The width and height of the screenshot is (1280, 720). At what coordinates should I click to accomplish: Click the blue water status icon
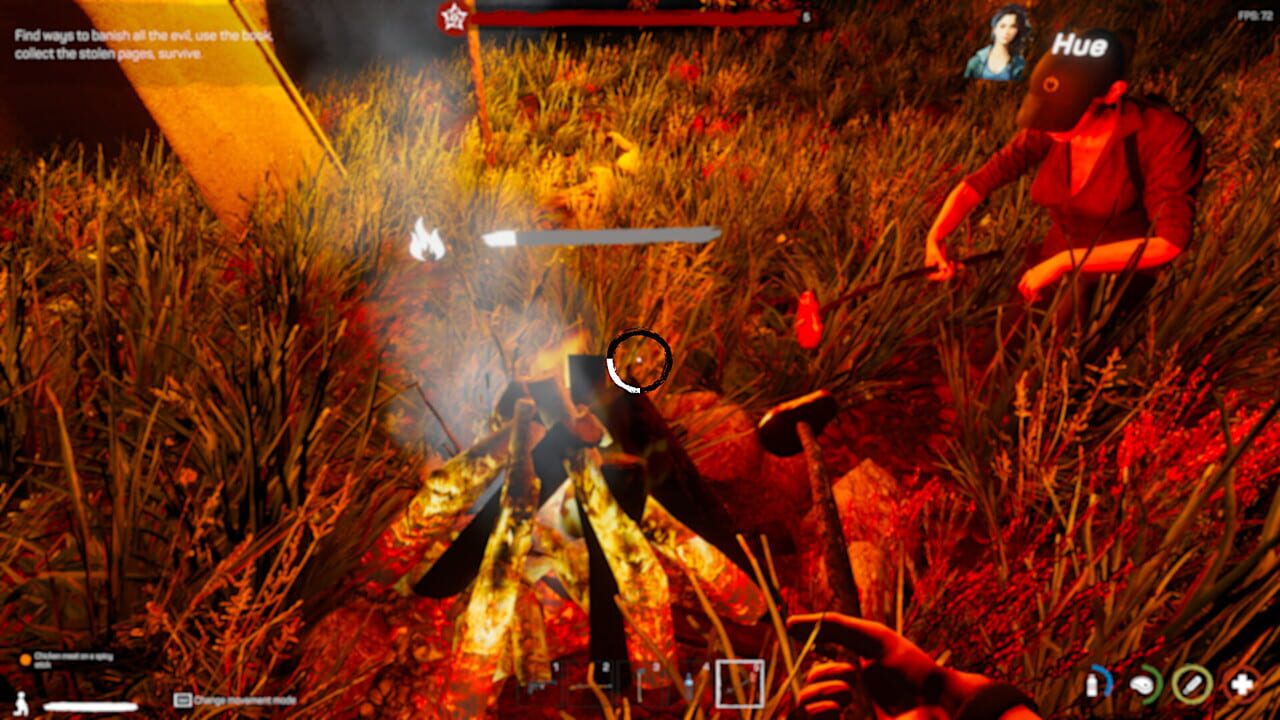(x=1099, y=684)
